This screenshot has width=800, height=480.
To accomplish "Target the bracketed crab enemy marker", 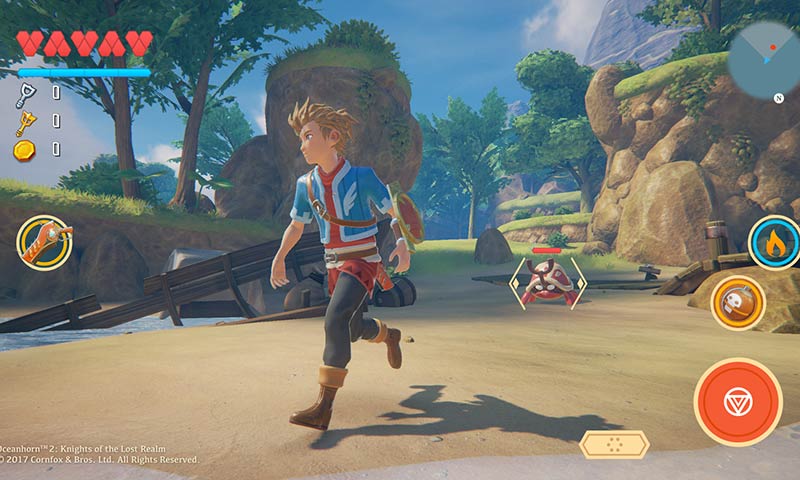I will 547,281.
